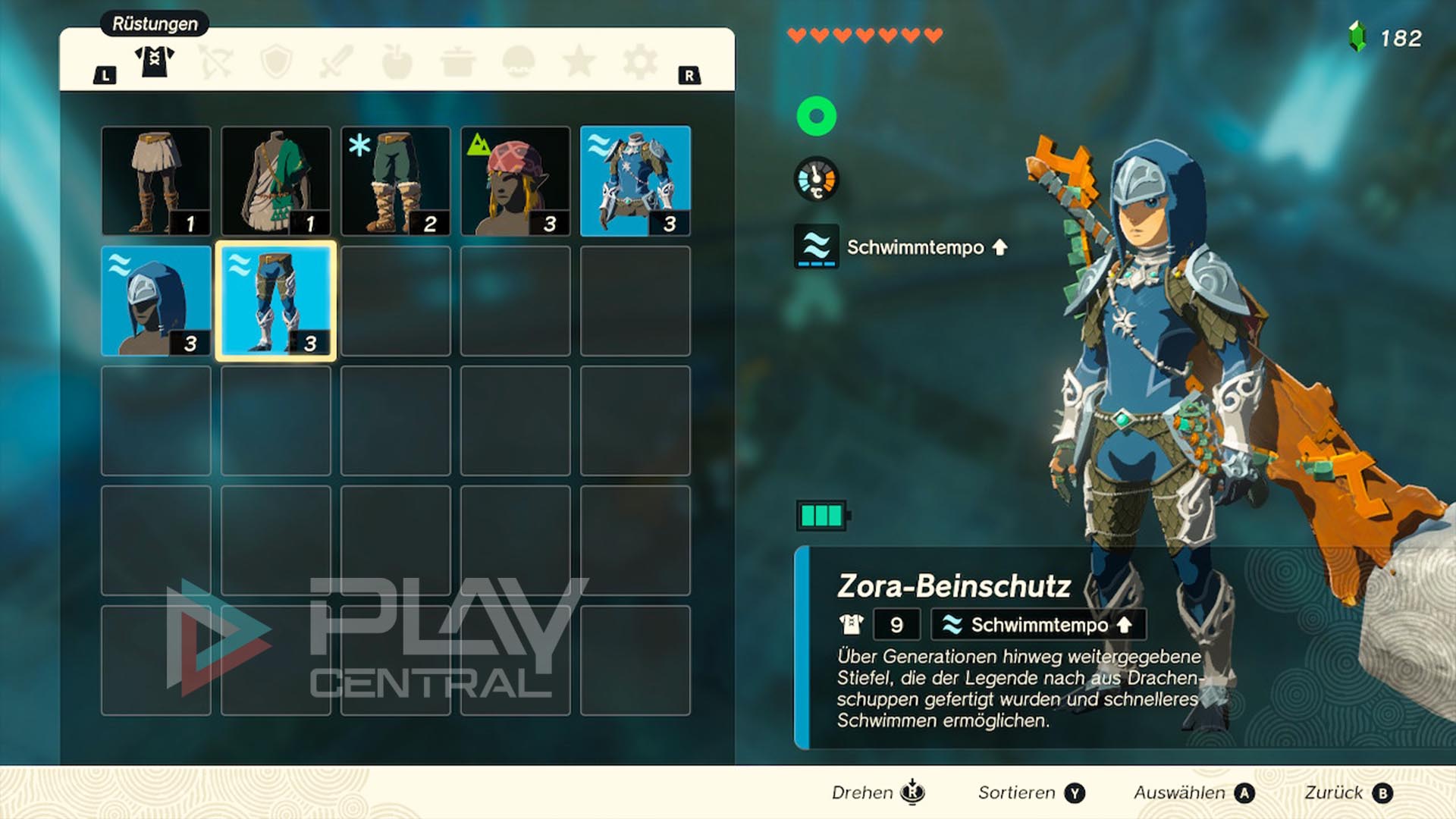Go back with Zurück

point(1348,792)
